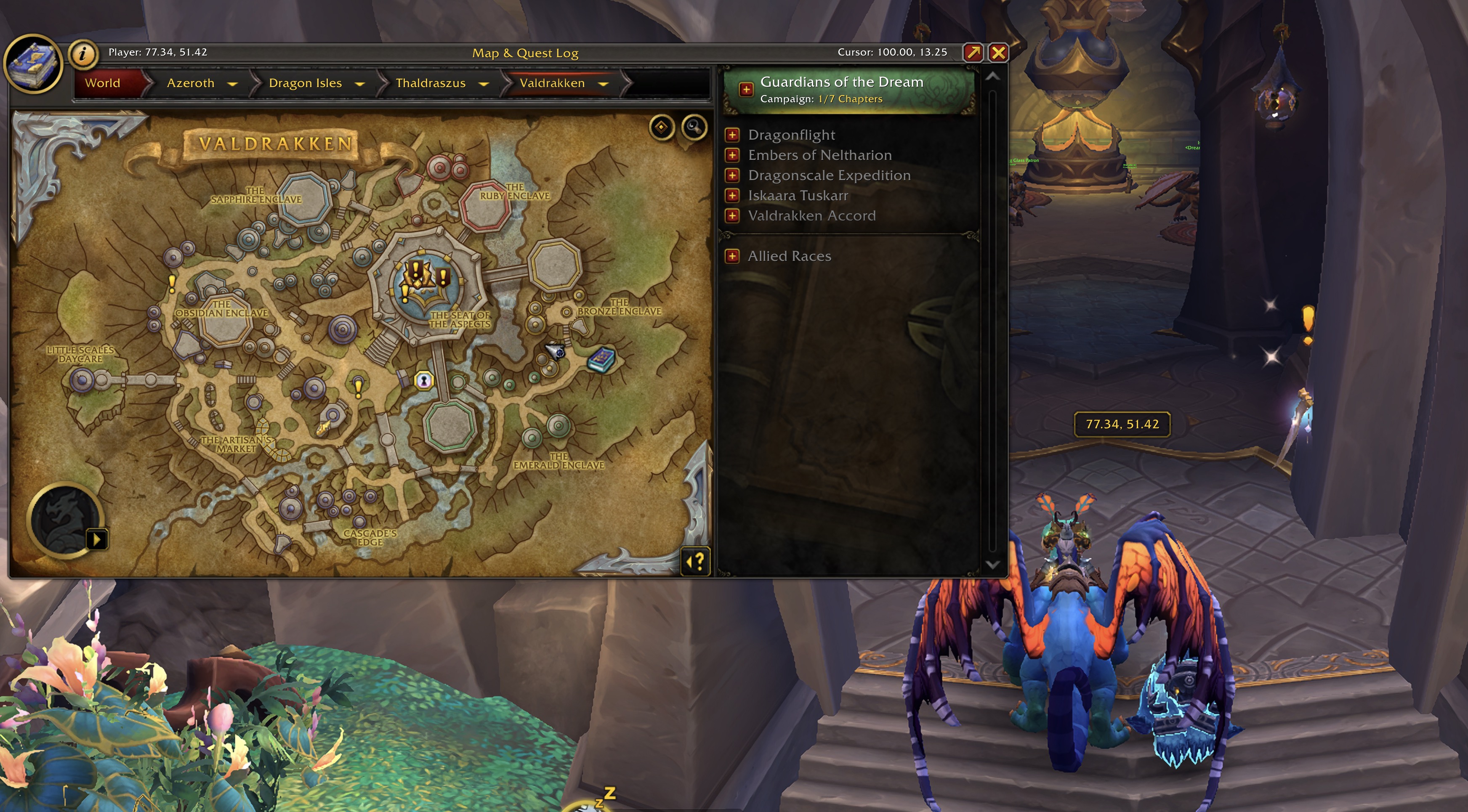Open the quest log book icon
This screenshot has width=1468, height=812.
tap(34, 63)
